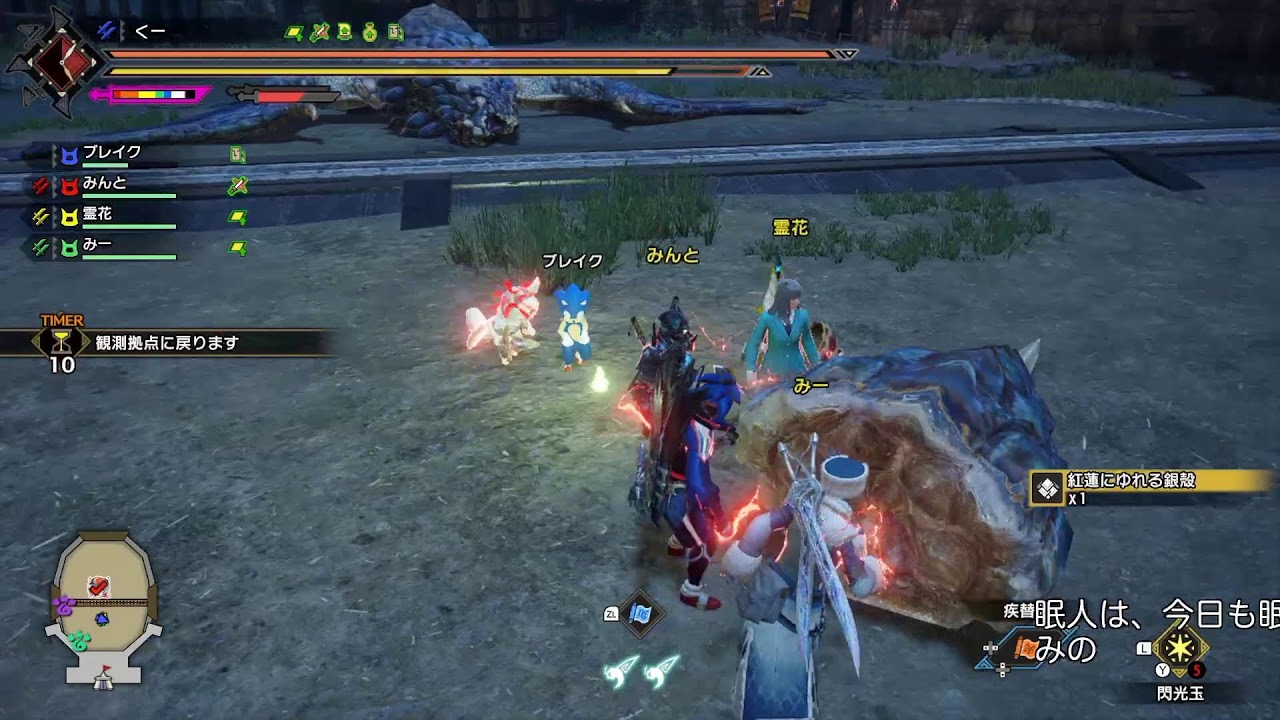Screen dimensions: 1280x720
Task: Open the minimap
Action: coord(103,607)
